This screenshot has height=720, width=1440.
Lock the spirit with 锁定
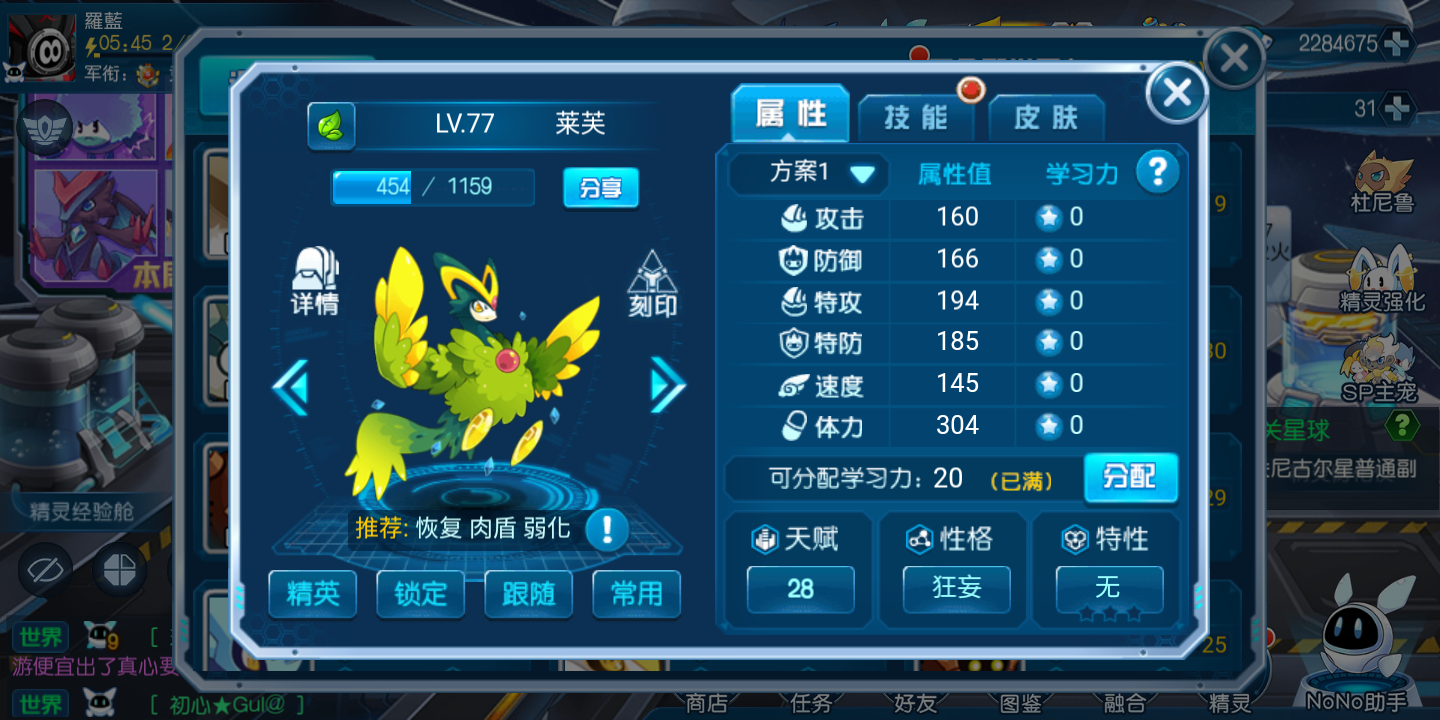[x=421, y=594]
